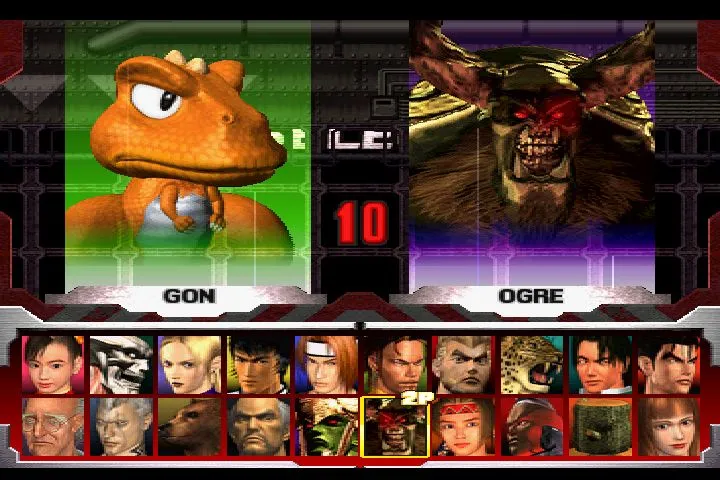Choose Gun Jack's red-helmet portrait

(x=531, y=427)
